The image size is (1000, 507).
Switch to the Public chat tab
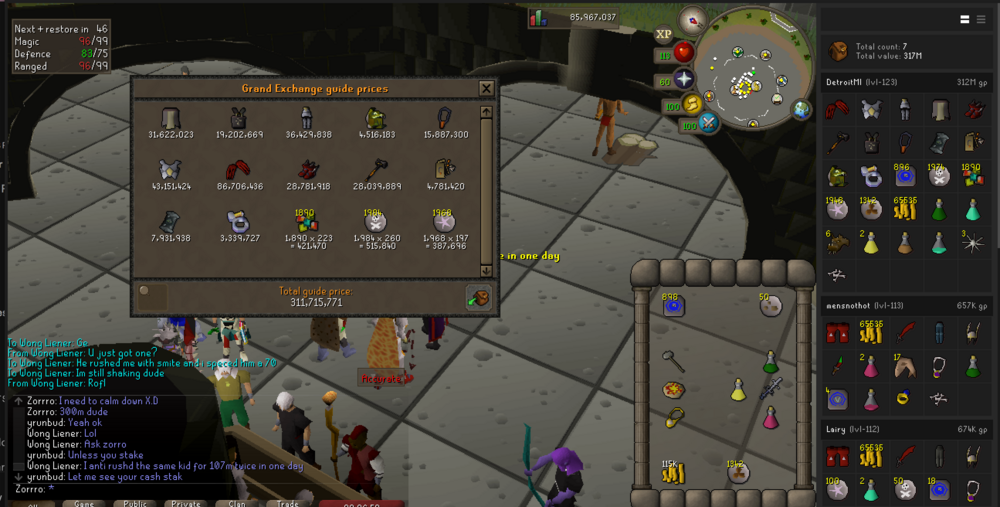point(137,503)
